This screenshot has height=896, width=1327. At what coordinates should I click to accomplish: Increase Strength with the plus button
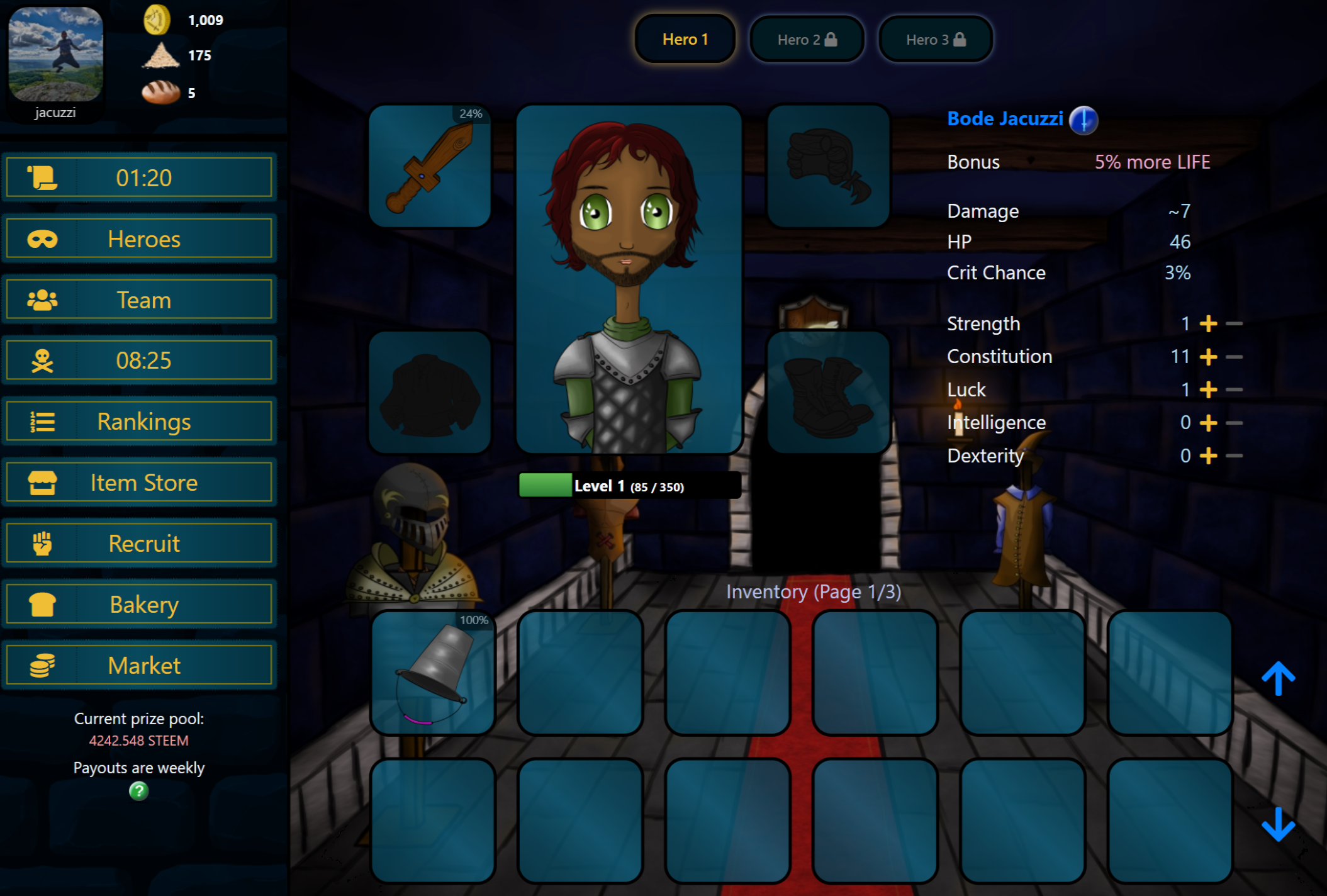click(1208, 324)
